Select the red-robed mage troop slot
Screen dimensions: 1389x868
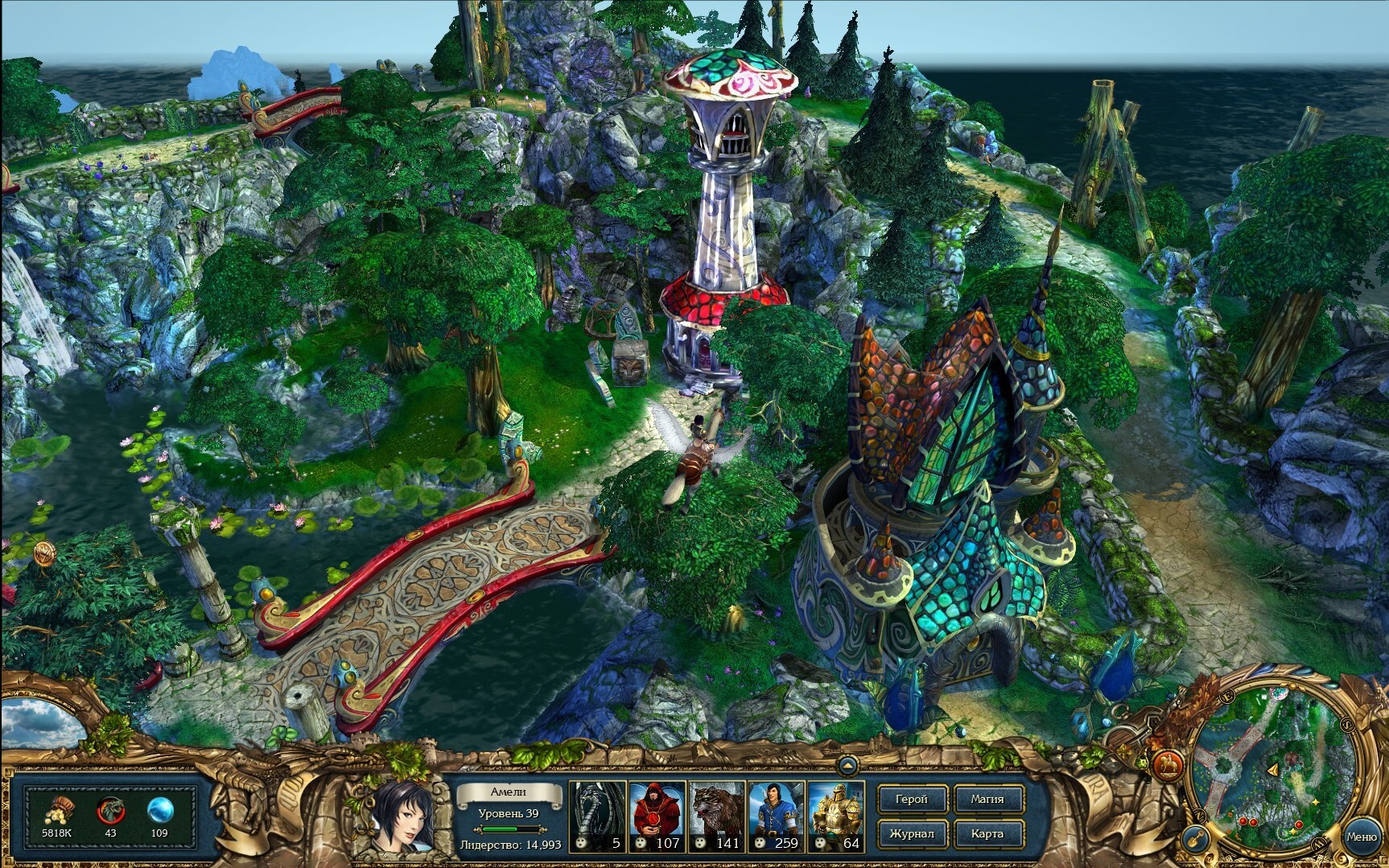(657, 816)
